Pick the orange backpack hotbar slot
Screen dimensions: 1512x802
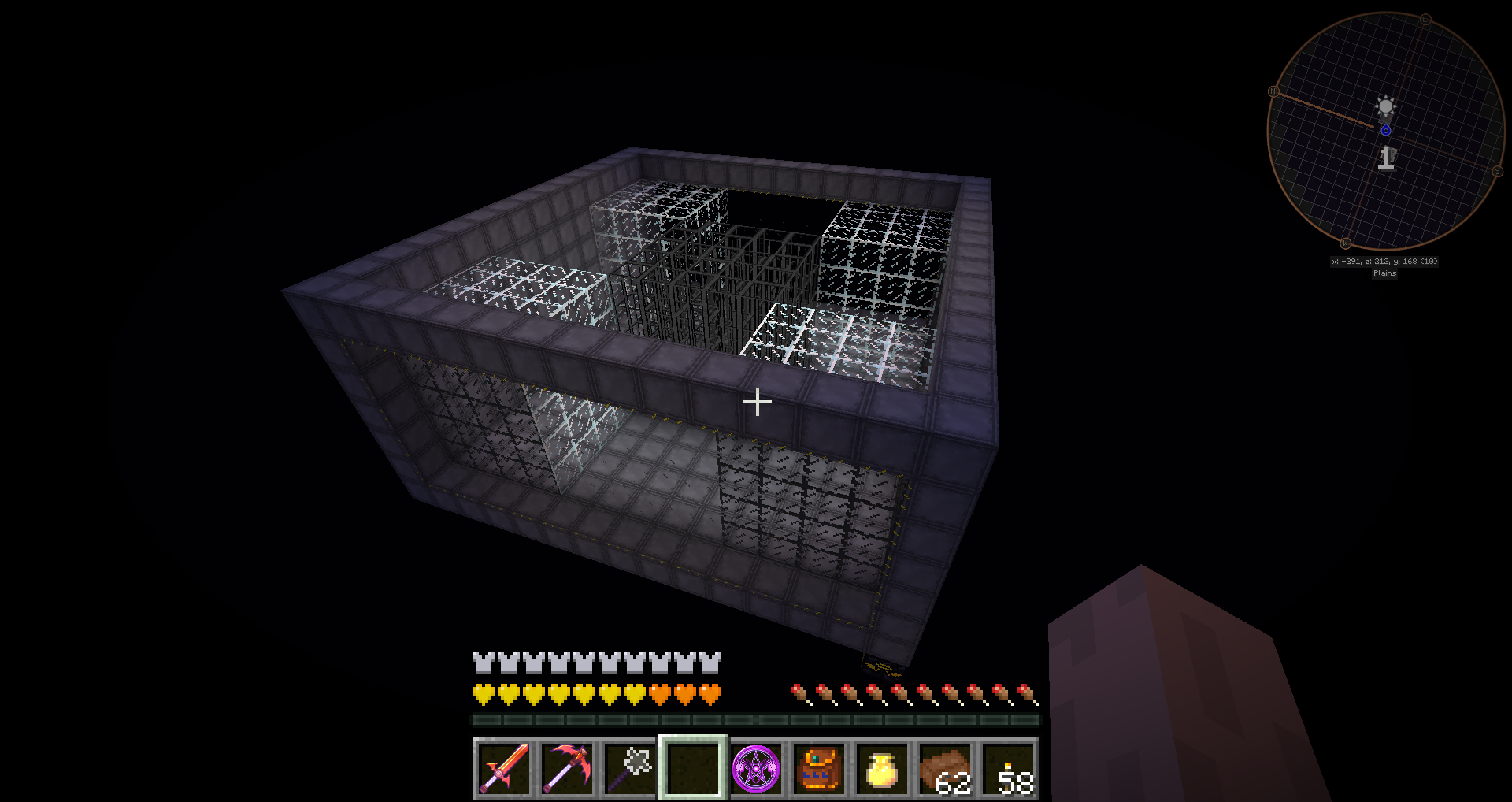(x=819, y=768)
